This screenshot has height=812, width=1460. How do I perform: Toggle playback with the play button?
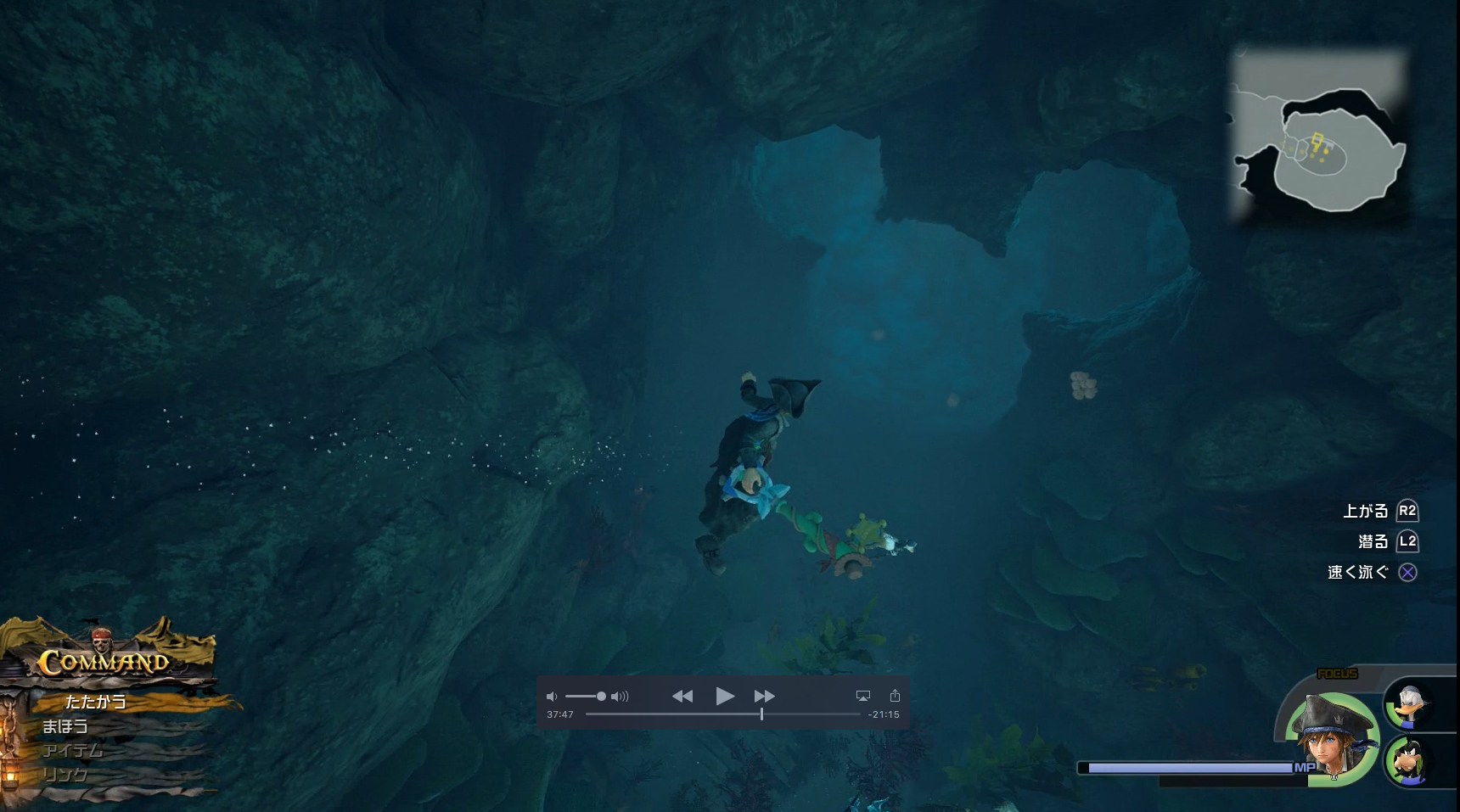click(x=726, y=696)
